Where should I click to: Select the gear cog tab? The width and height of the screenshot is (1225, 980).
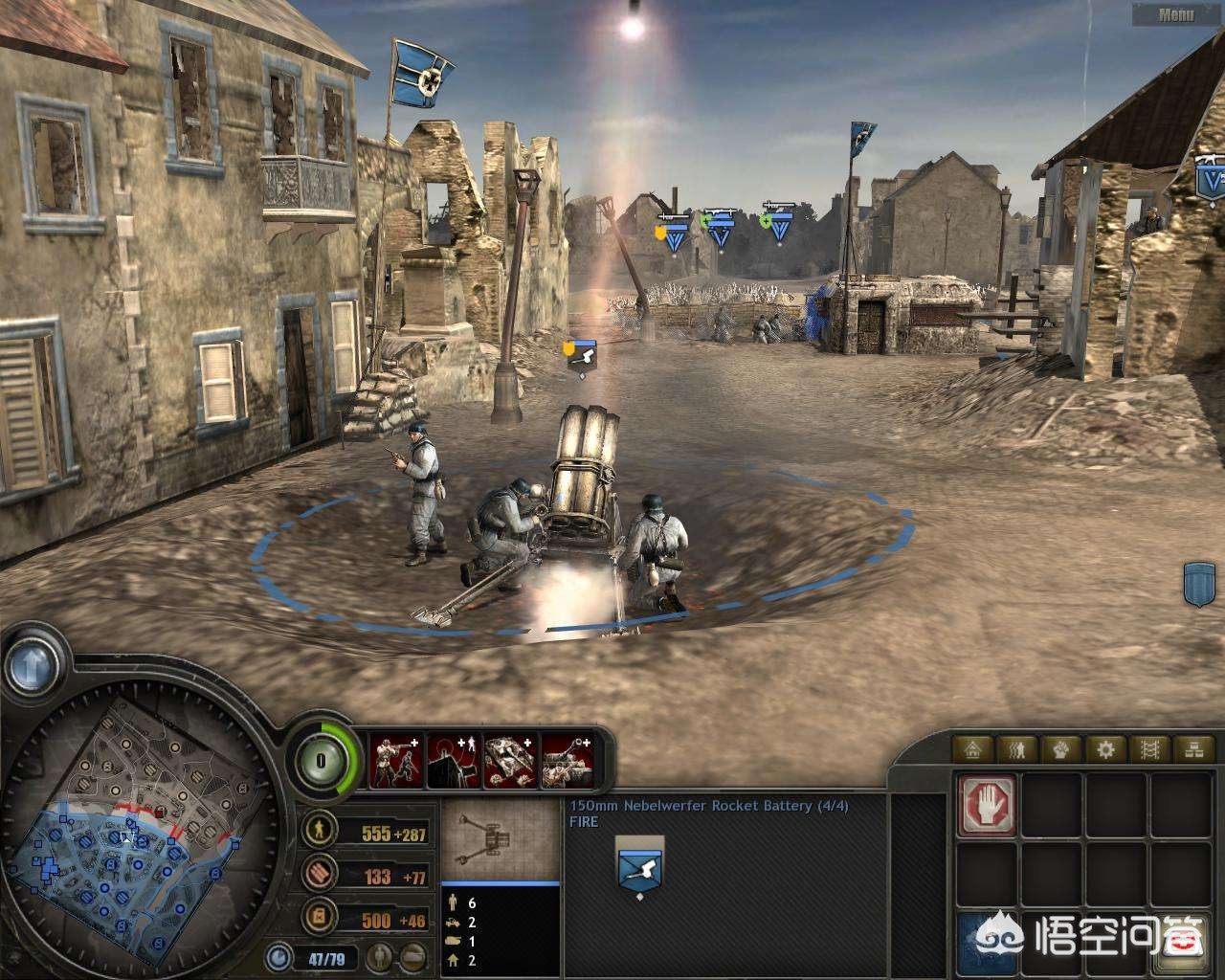[x=1106, y=748]
